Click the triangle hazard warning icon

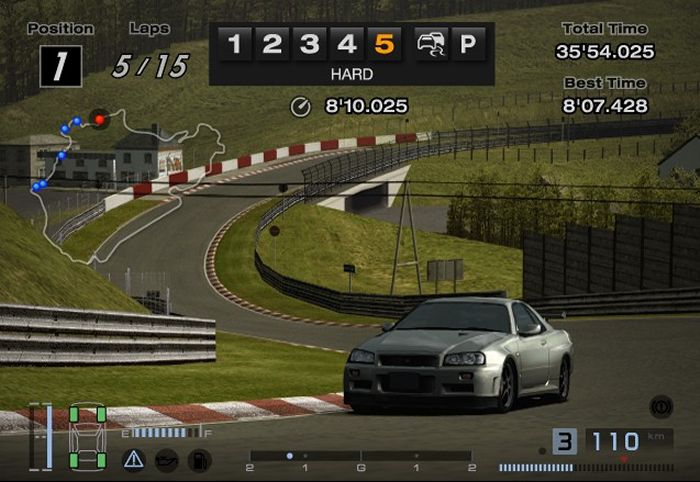coord(133,460)
